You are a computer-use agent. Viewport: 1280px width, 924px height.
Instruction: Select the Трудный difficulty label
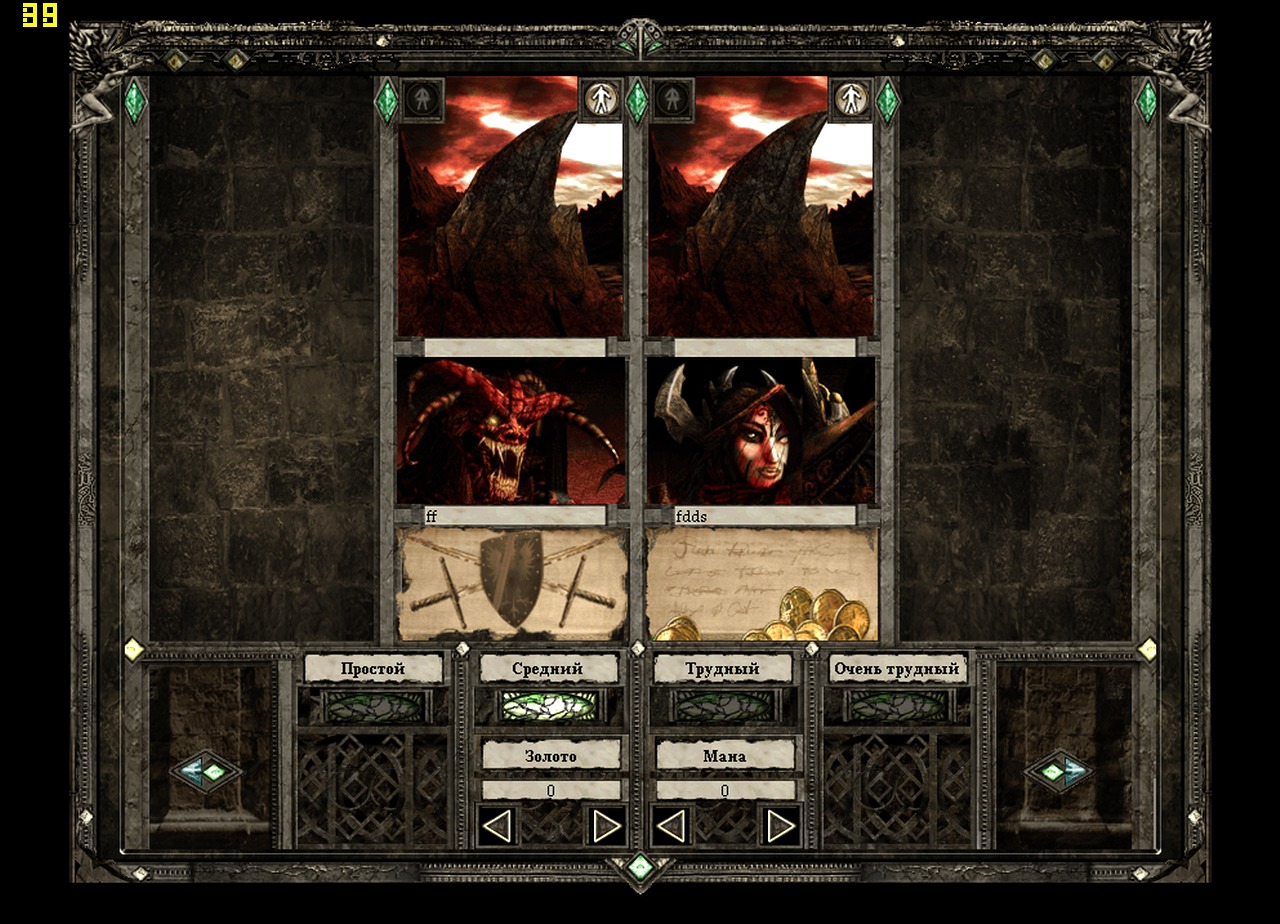(723, 667)
